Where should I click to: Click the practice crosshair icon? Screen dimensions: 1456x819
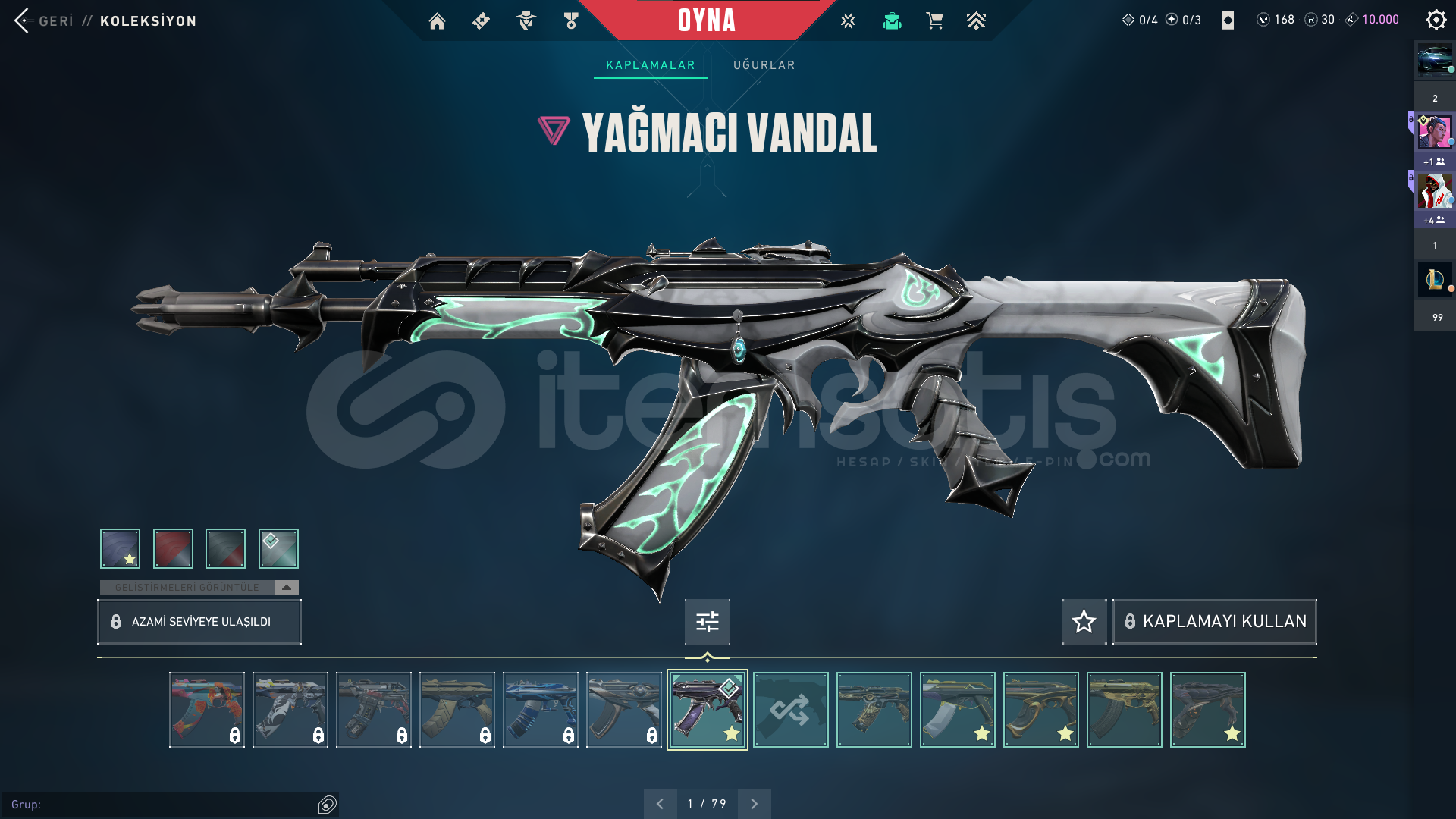point(847,20)
